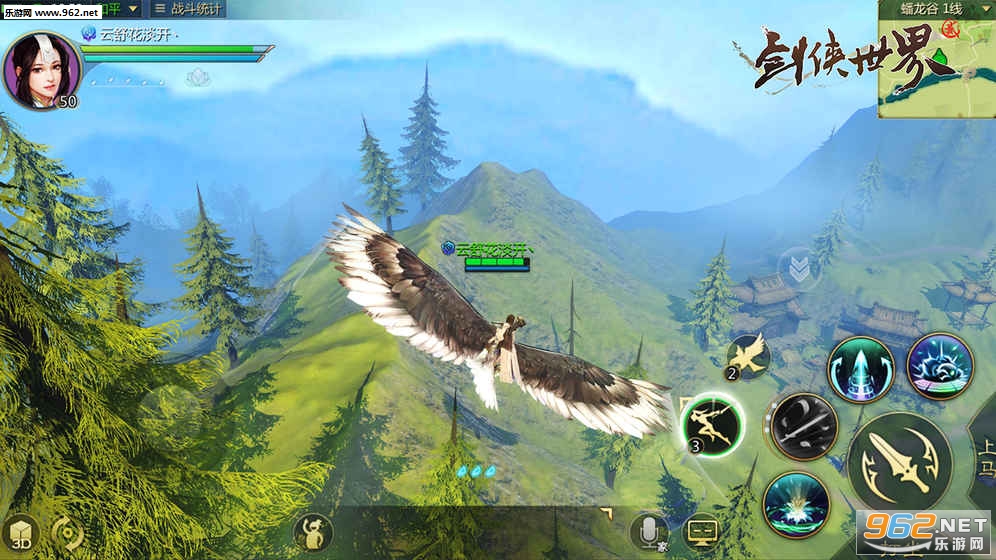The image size is (996, 560).
Task: Cast the green ground burst skill
Action: point(796,504)
